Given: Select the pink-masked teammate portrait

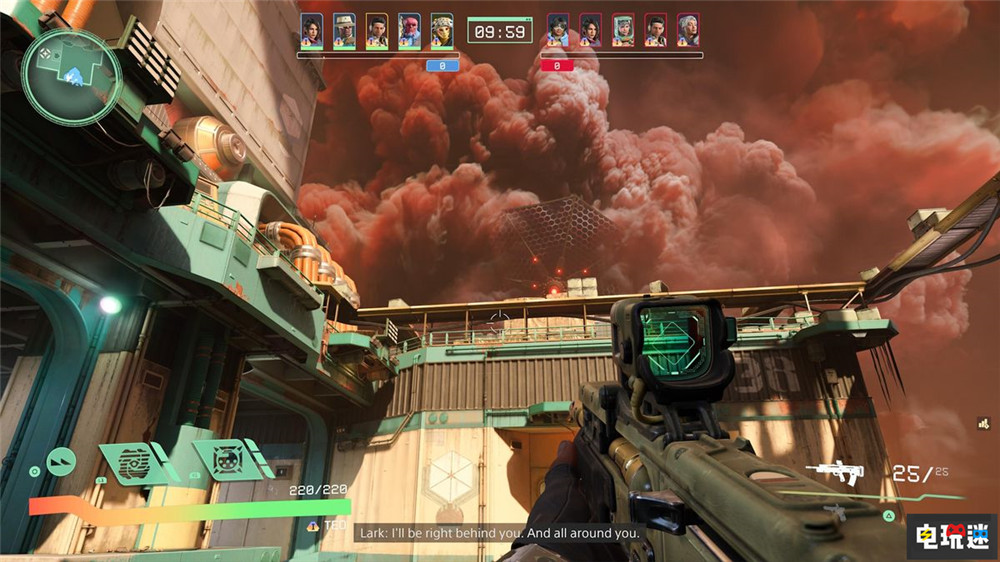Looking at the screenshot, I should tap(409, 29).
